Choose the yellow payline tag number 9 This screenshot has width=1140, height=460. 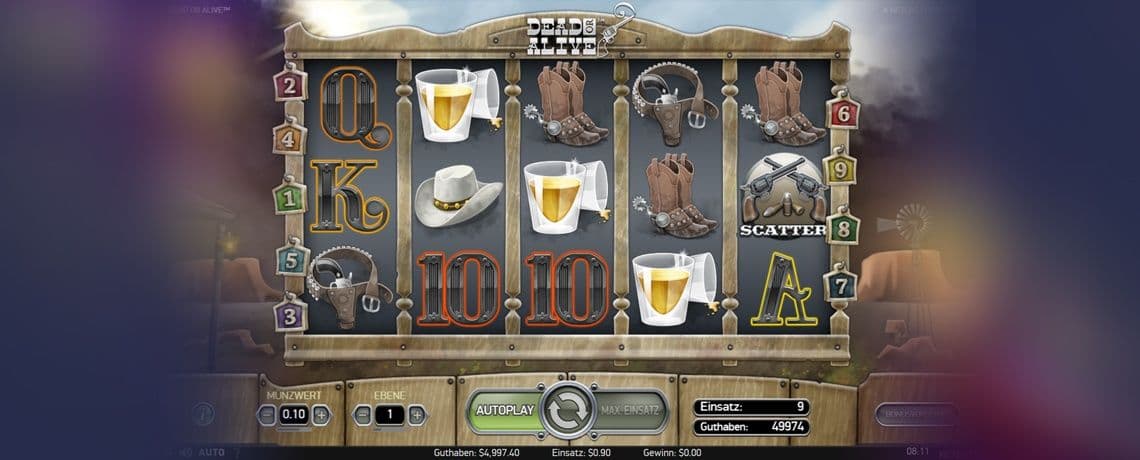coord(839,169)
